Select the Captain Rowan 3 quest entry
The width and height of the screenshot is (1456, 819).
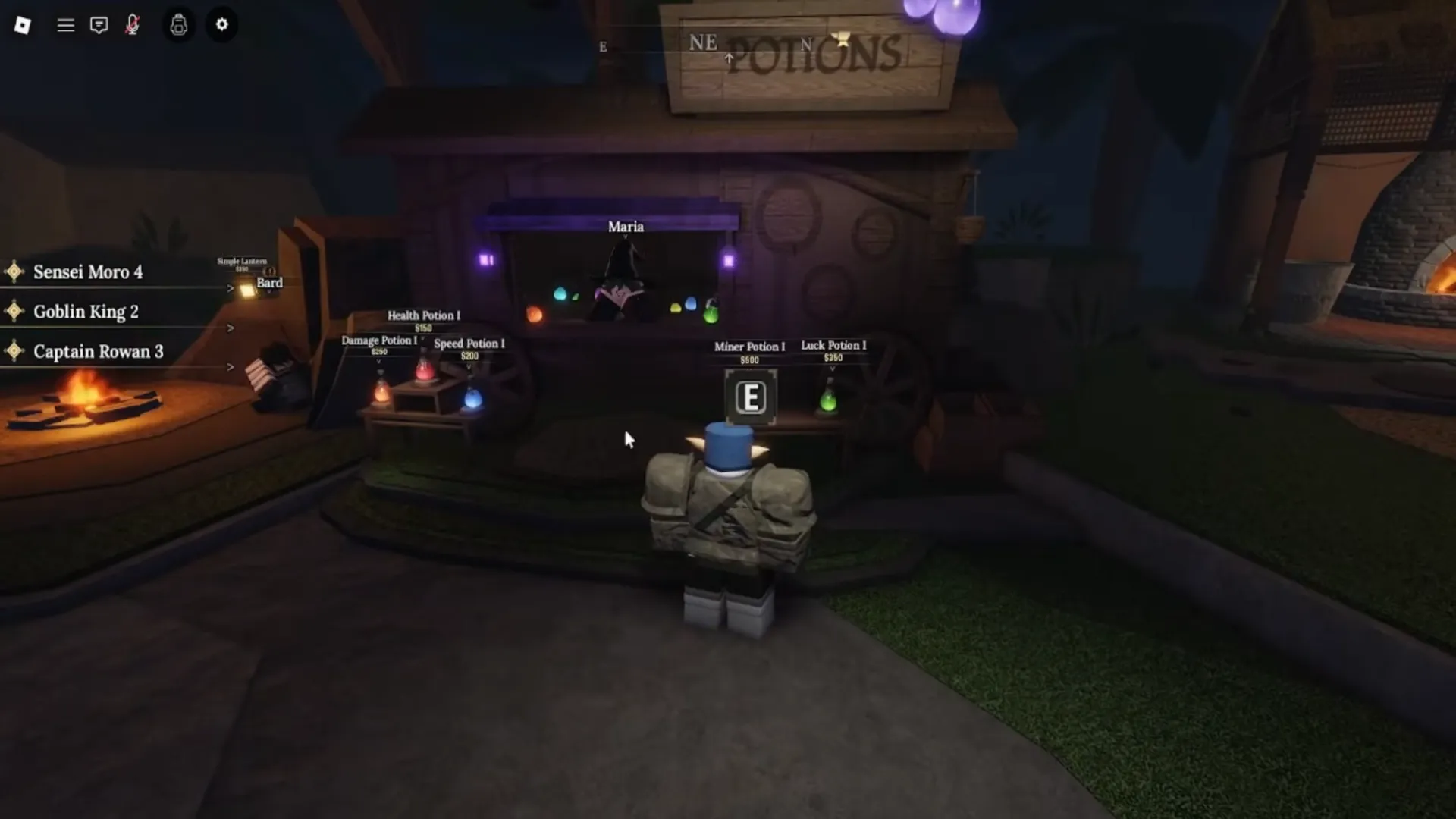coord(98,351)
